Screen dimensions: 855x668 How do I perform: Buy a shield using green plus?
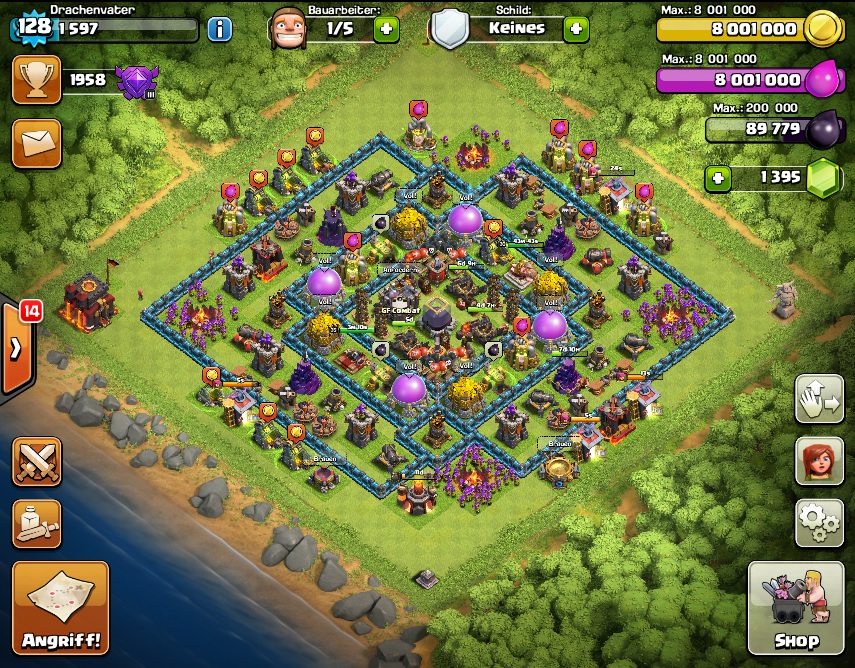coord(575,28)
